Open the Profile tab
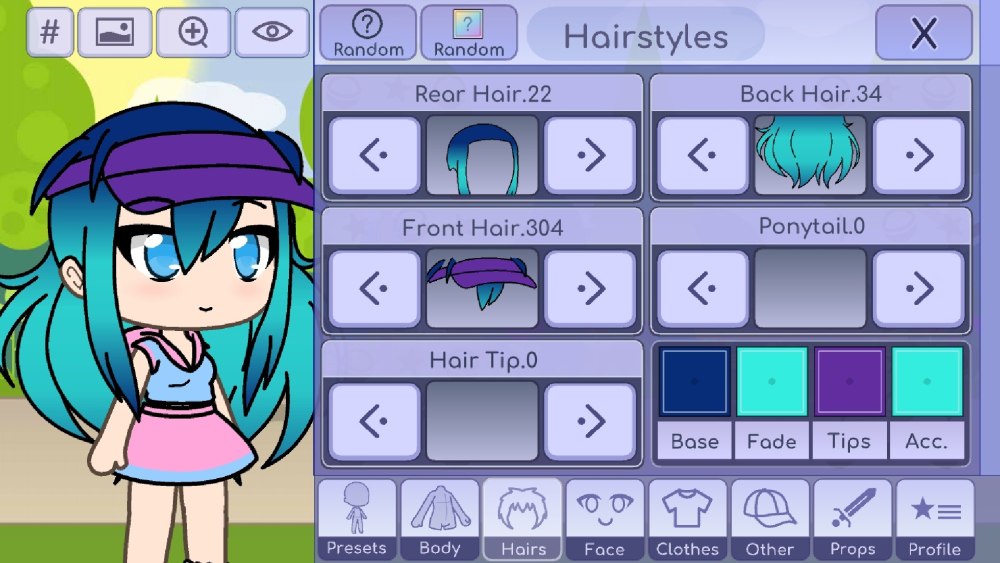Screen dimensions: 1000x563 935,519
